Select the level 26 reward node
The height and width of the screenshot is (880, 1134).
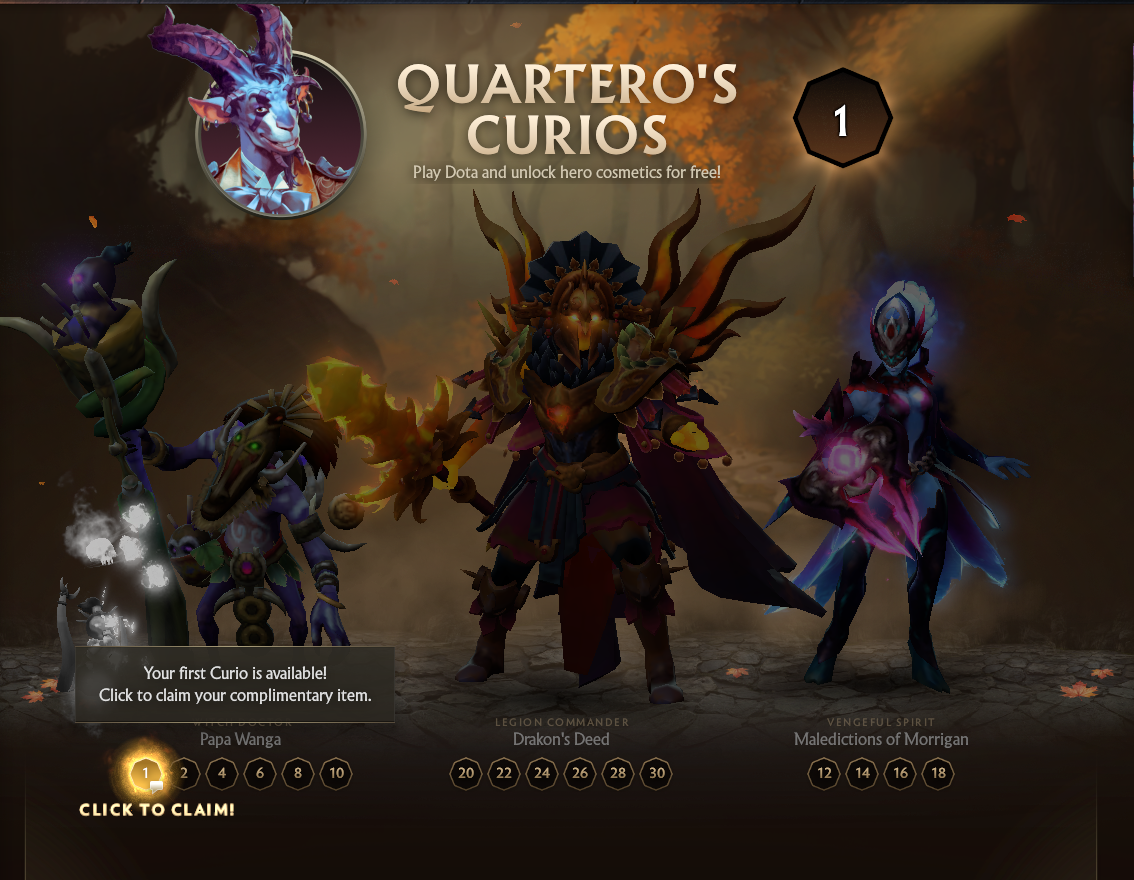(580, 773)
